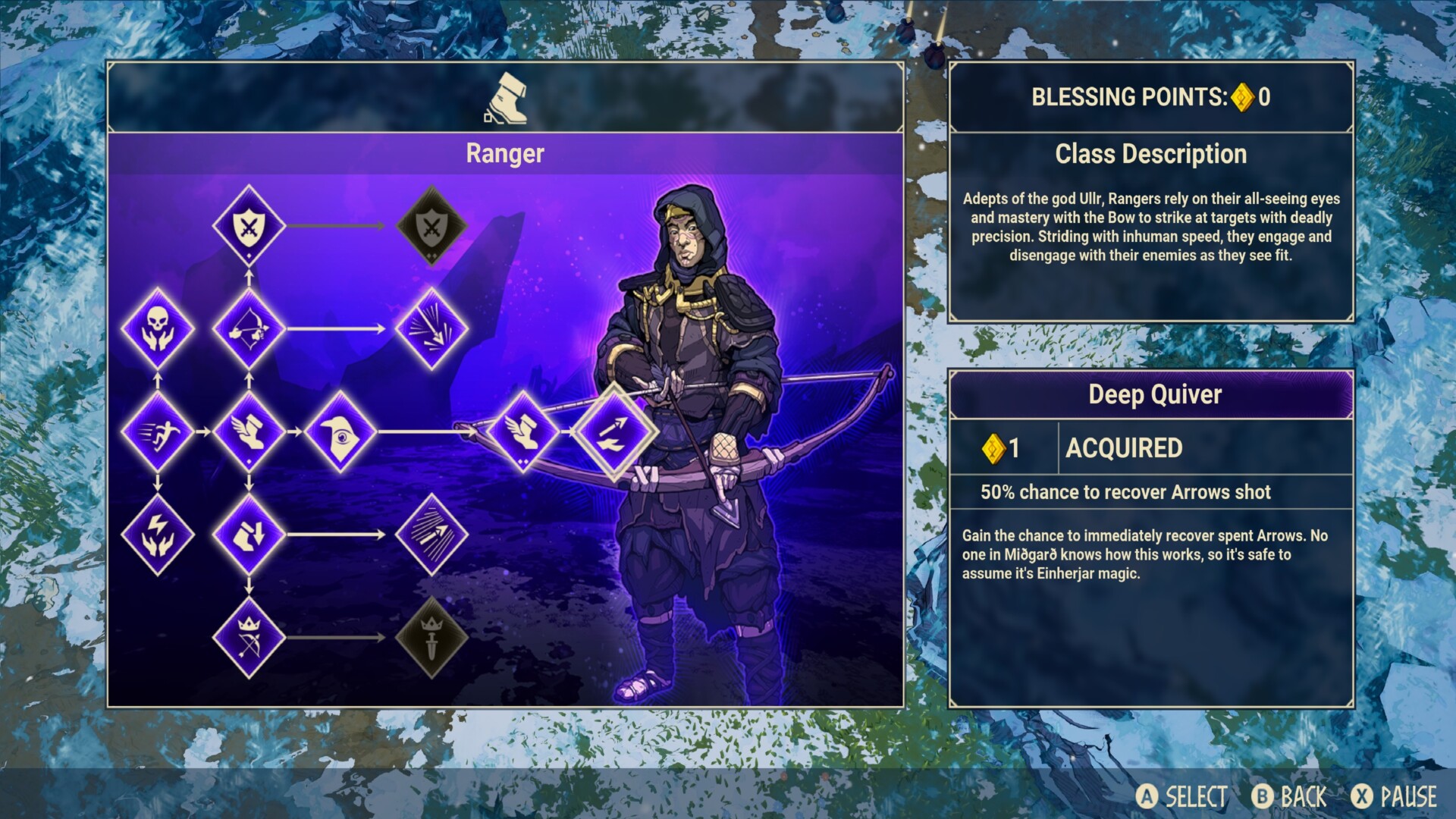Viewport: 1456px width, 819px height.
Task: Pick the sprinting figure skill node
Action: pyautogui.click(x=158, y=431)
